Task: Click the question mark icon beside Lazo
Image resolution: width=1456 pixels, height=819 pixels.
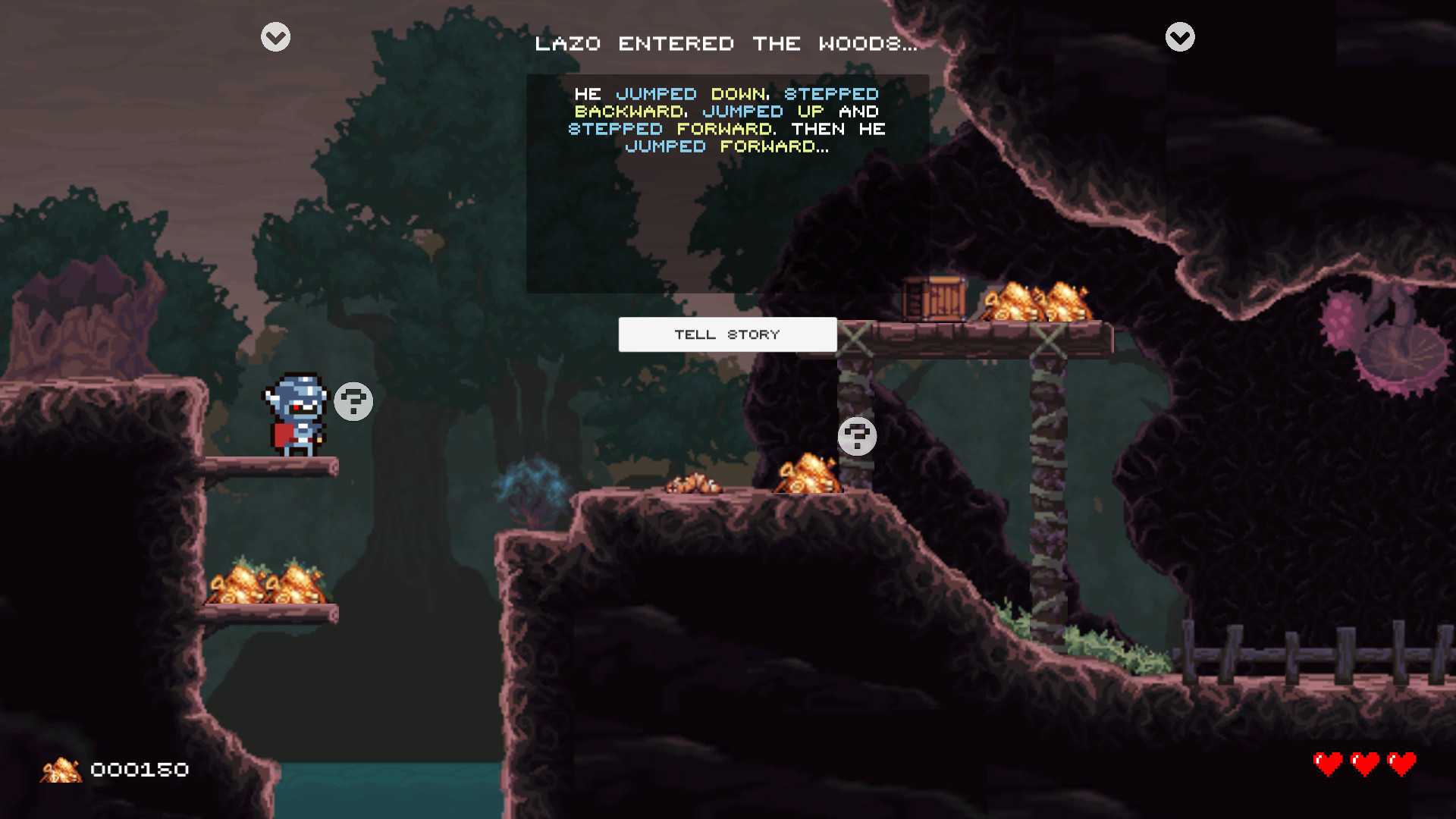Action: 353,402
